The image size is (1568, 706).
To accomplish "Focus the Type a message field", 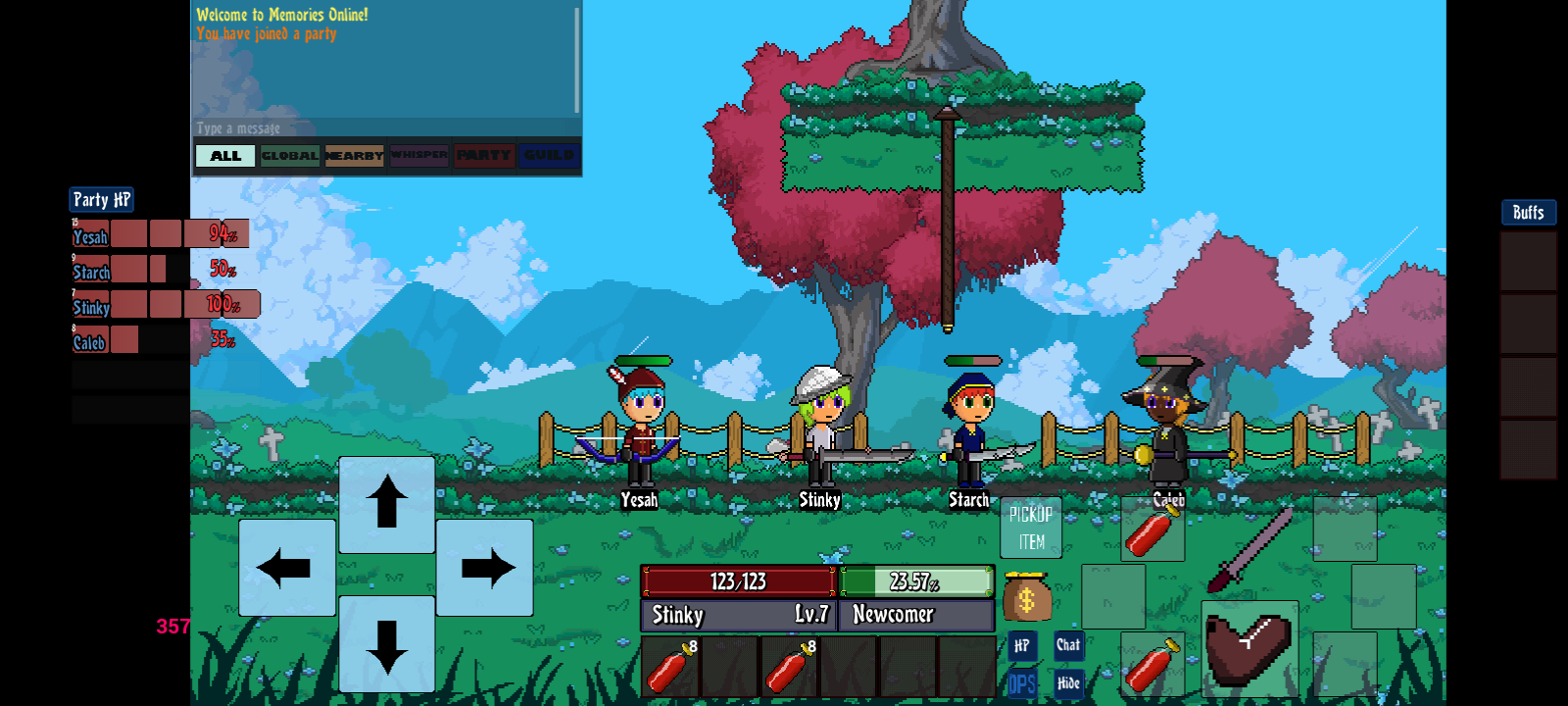I will pos(382,128).
